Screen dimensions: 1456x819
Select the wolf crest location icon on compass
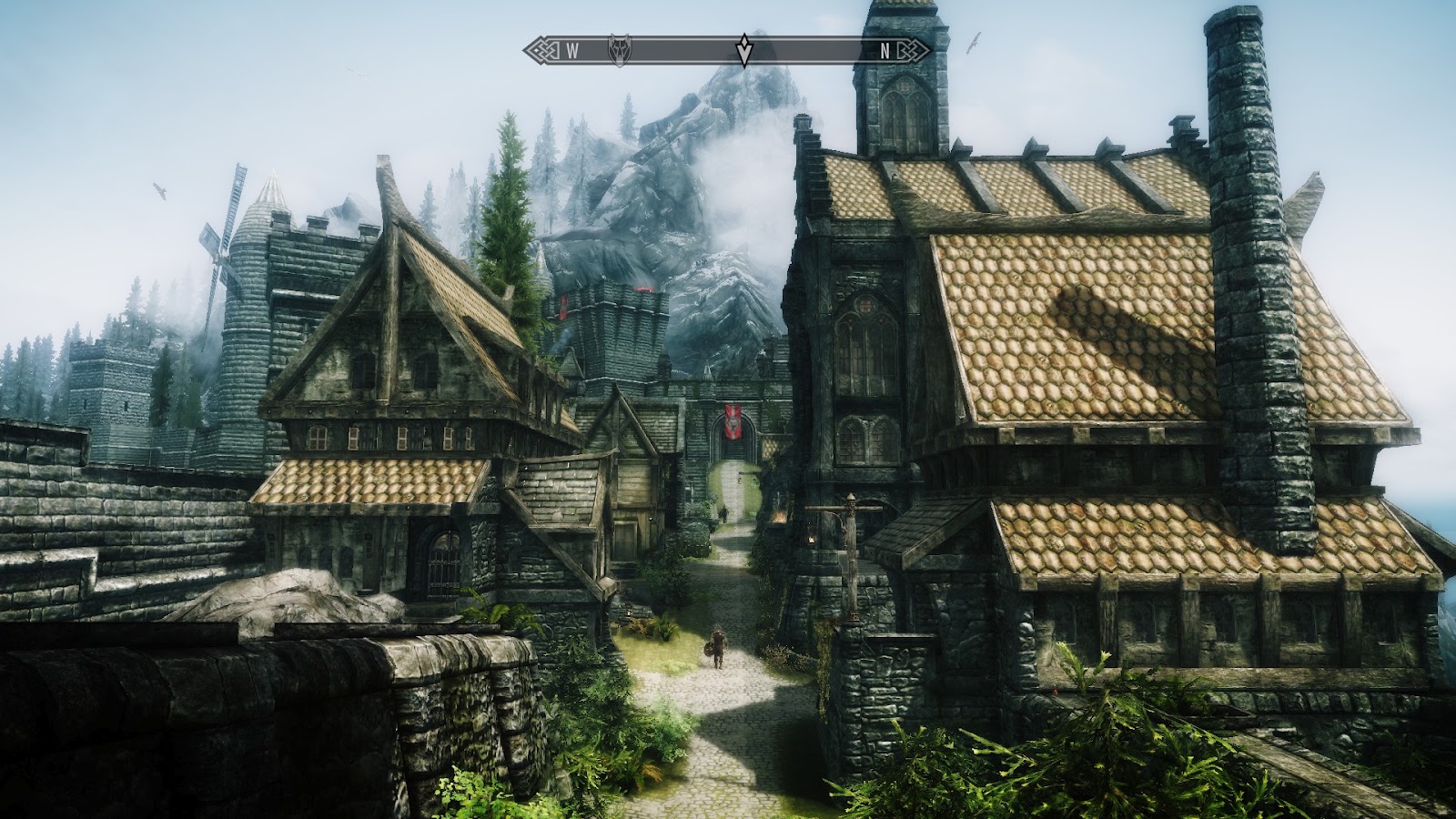pyautogui.click(x=619, y=50)
